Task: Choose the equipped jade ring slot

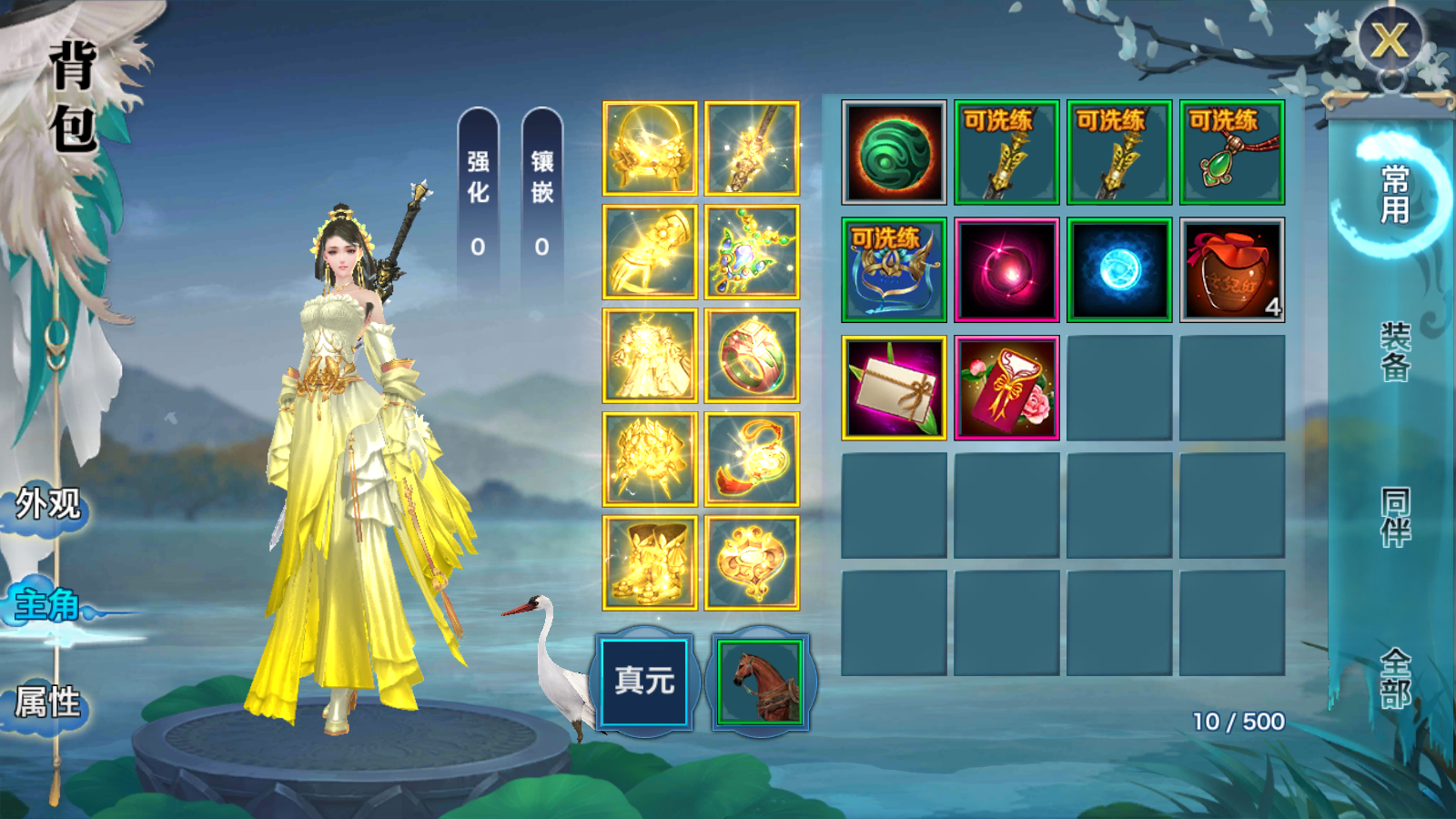Action: click(x=752, y=356)
